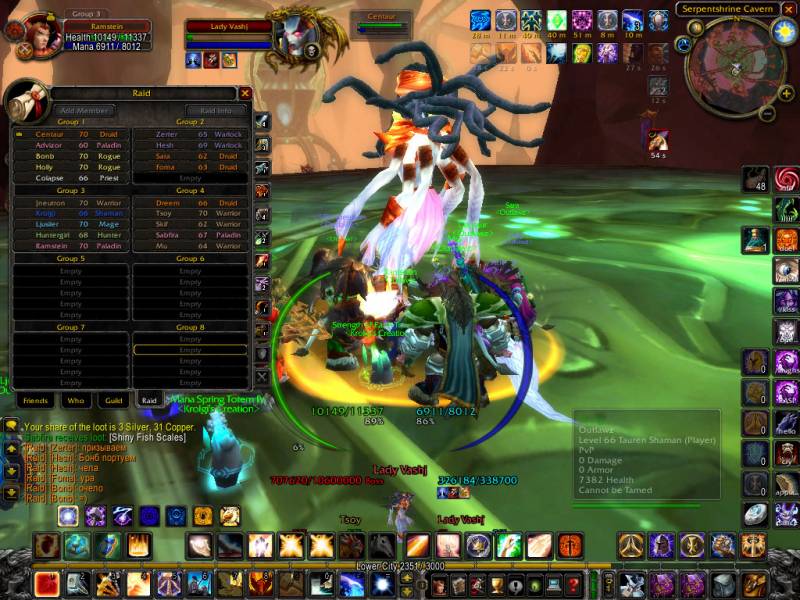Viewport: 800px width, 600px height.
Task: Open the Raid Info panel
Action: (216, 110)
